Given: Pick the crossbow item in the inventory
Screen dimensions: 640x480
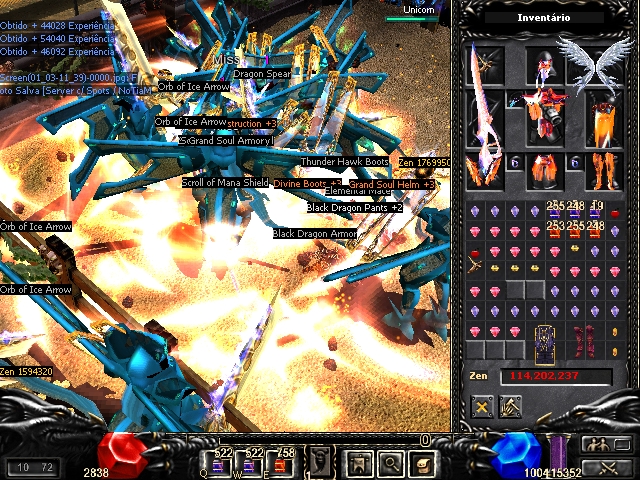Looking at the screenshot, I should (x=476, y=268).
